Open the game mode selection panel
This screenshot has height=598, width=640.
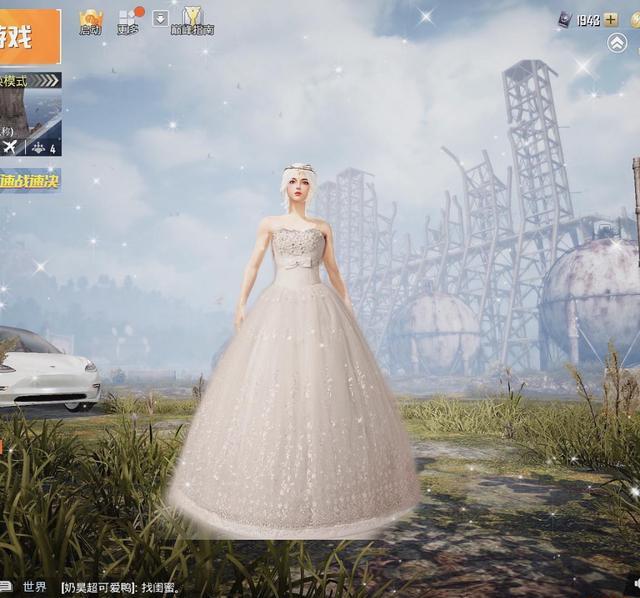[x=29, y=113]
